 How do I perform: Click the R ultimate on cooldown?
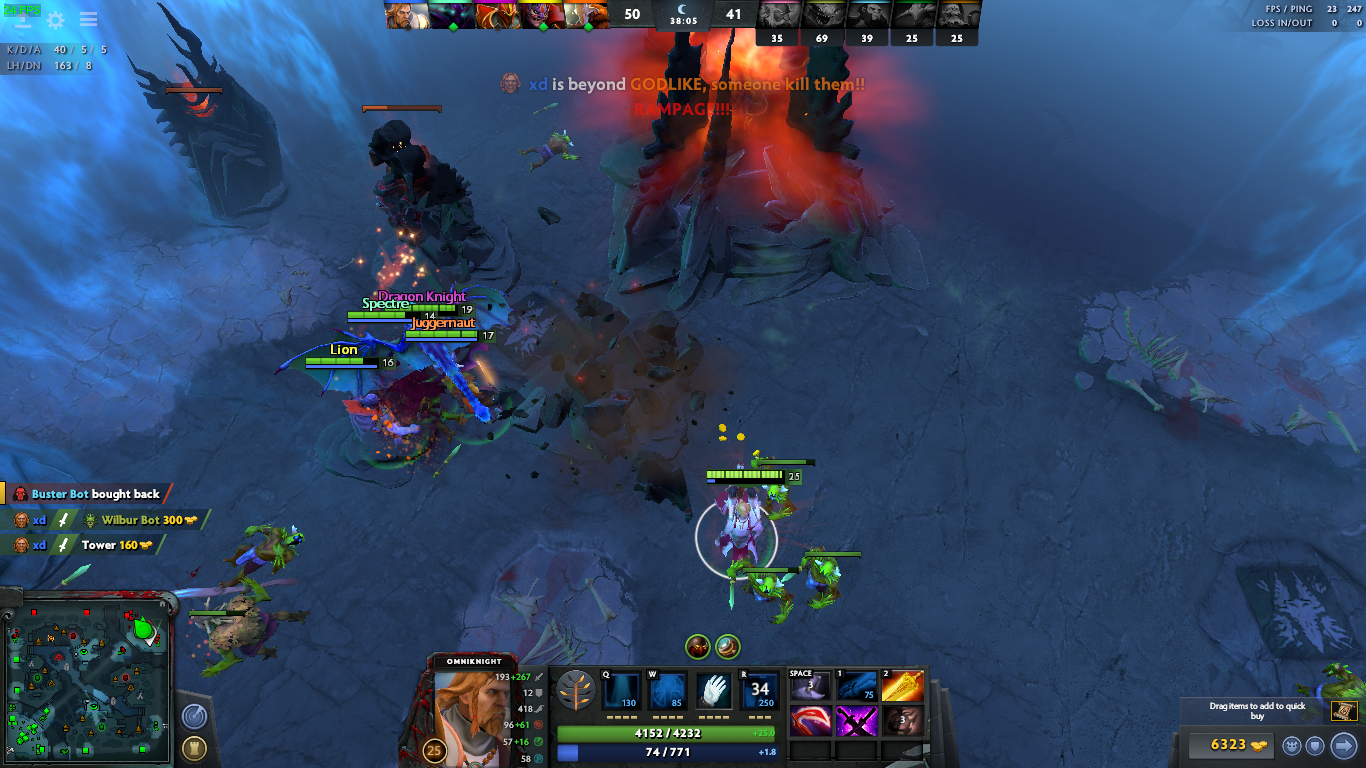tap(759, 691)
